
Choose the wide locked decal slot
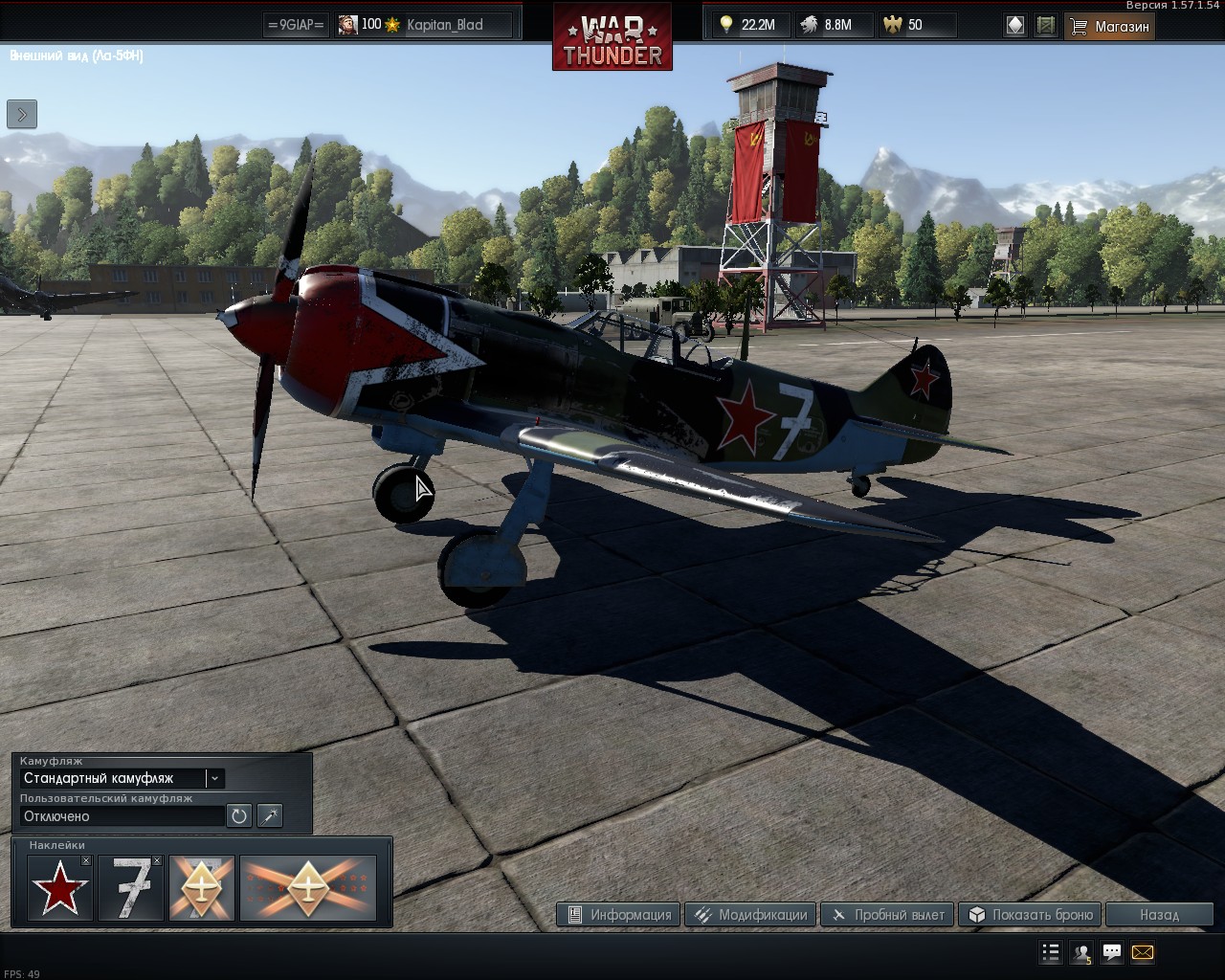[x=308, y=889]
